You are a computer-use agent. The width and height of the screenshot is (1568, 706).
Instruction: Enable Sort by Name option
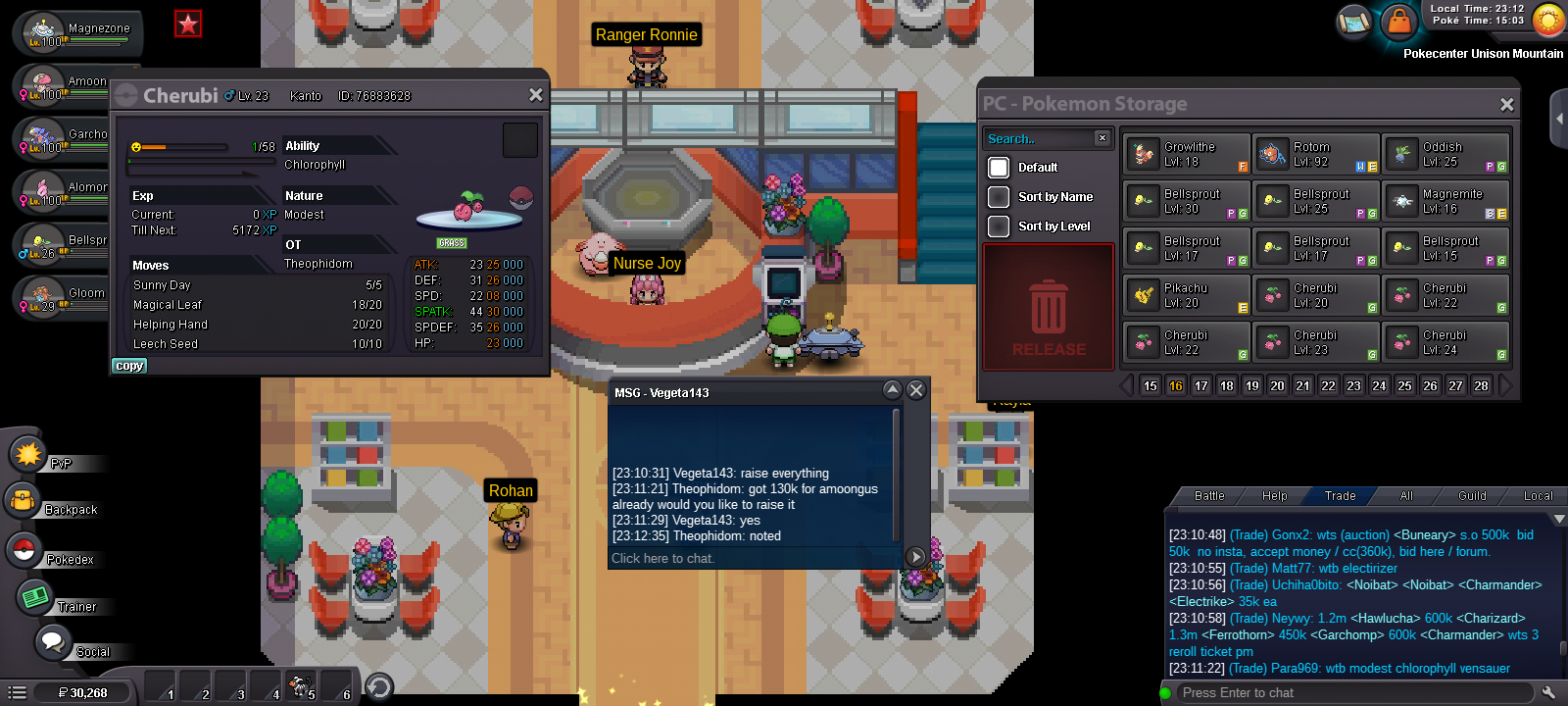999,197
